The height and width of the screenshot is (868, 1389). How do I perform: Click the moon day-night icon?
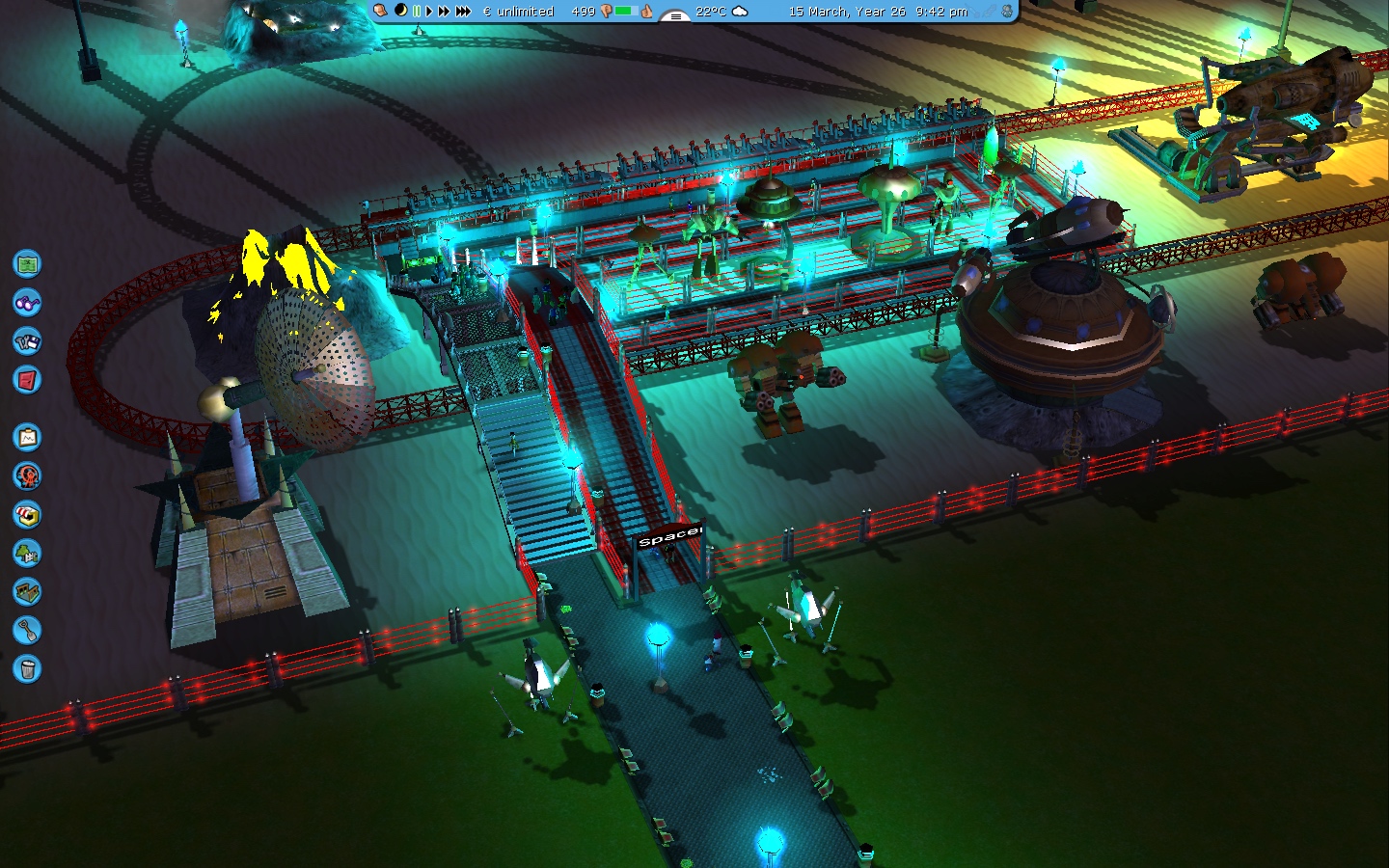[400, 11]
